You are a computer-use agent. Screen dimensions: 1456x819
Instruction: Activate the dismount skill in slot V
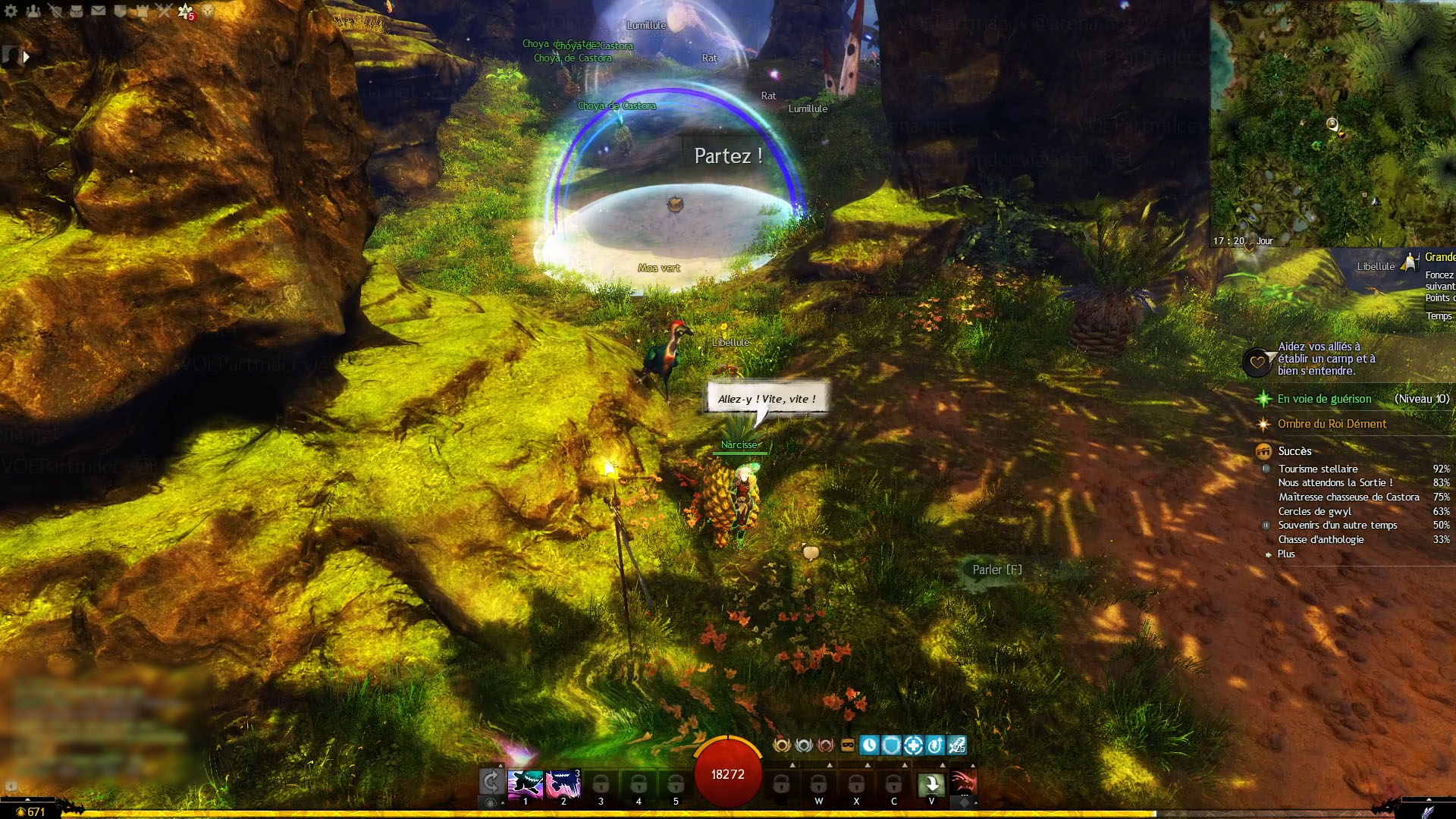point(931,783)
